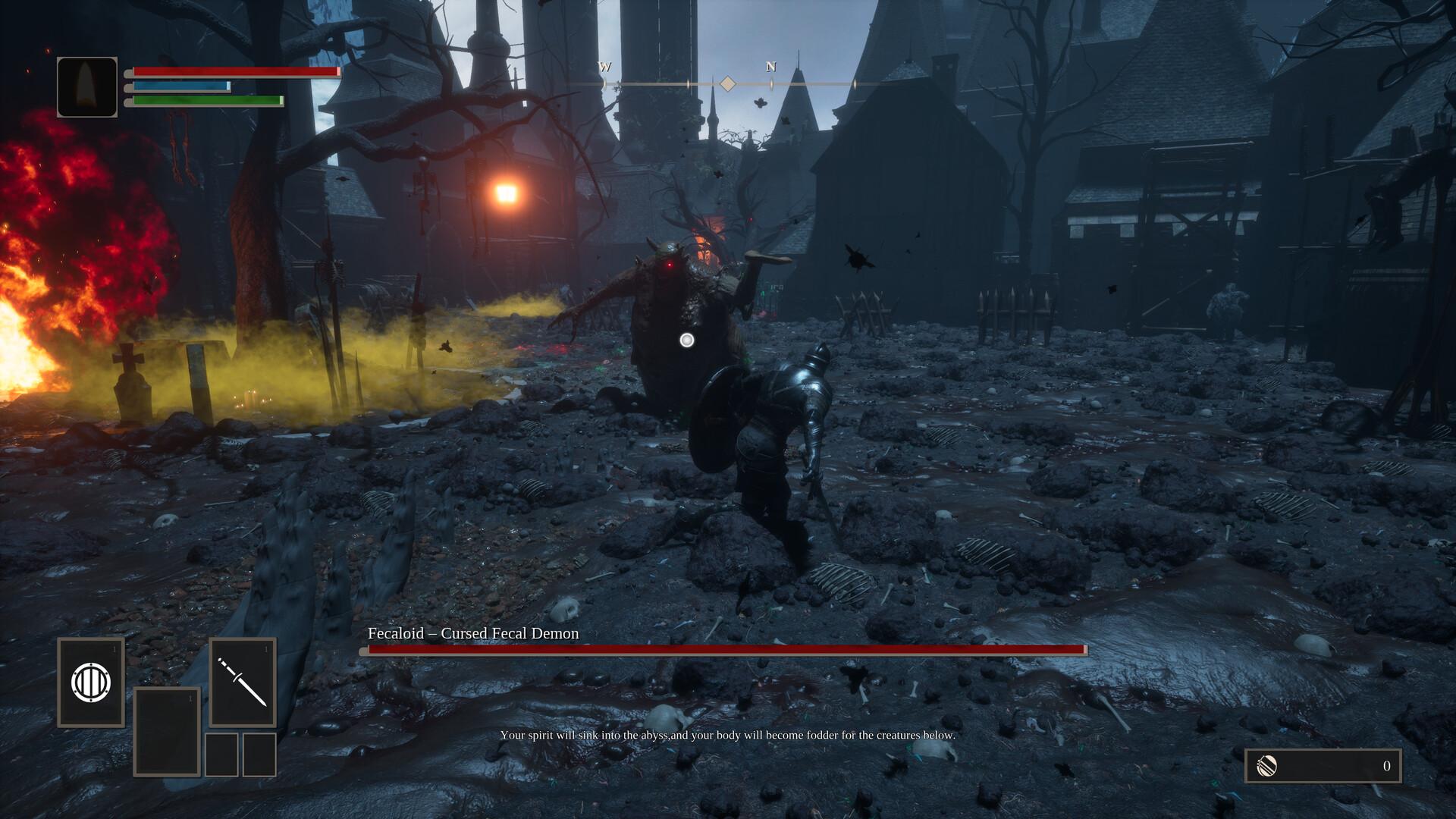Click the souls currency counter icon
This screenshot has width=1456, height=819.
1267,766
